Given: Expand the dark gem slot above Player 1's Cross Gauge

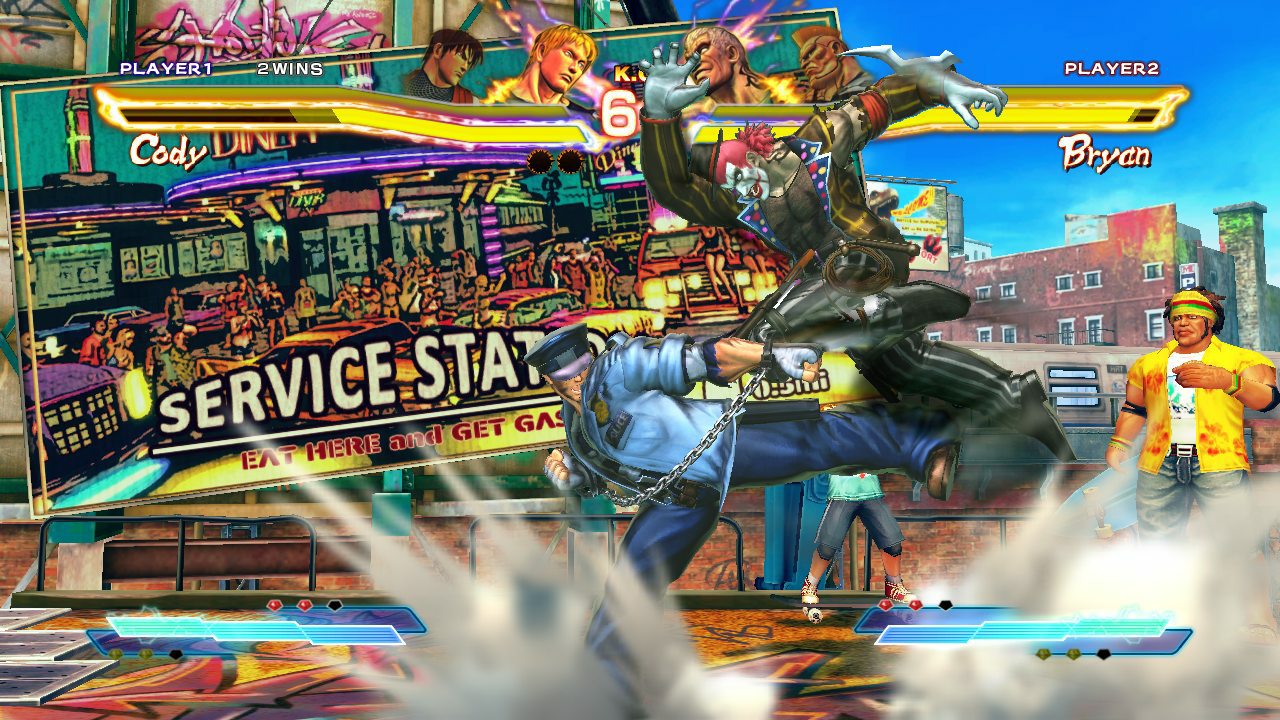Looking at the screenshot, I should 335,604.
